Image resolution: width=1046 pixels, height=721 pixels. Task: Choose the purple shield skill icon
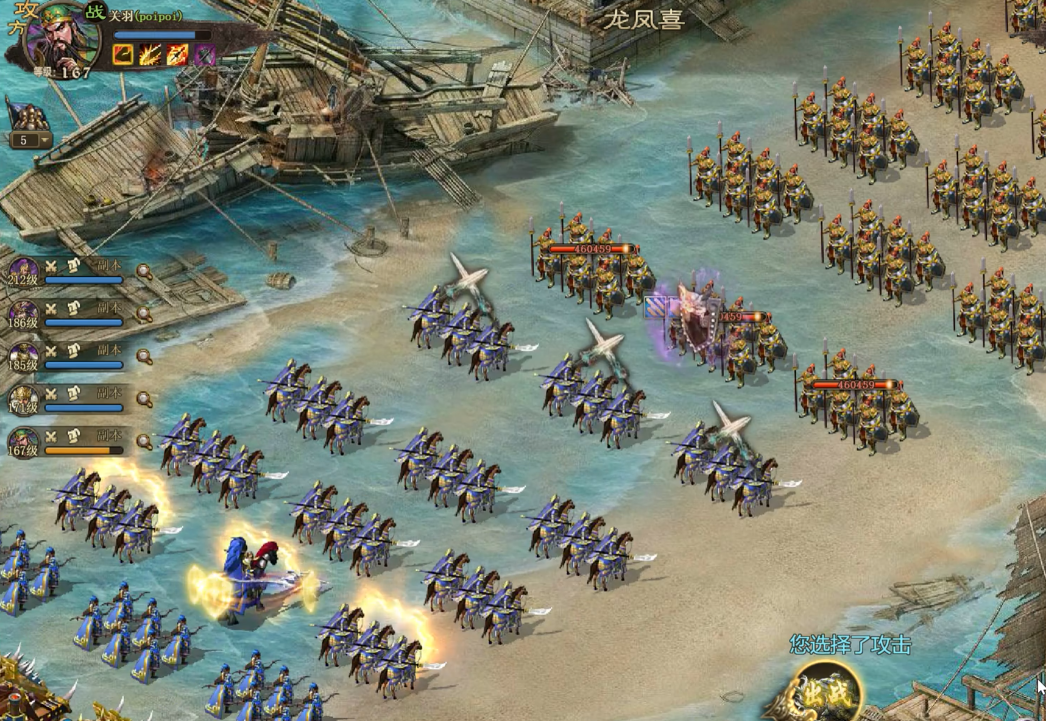click(x=204, y=54)
